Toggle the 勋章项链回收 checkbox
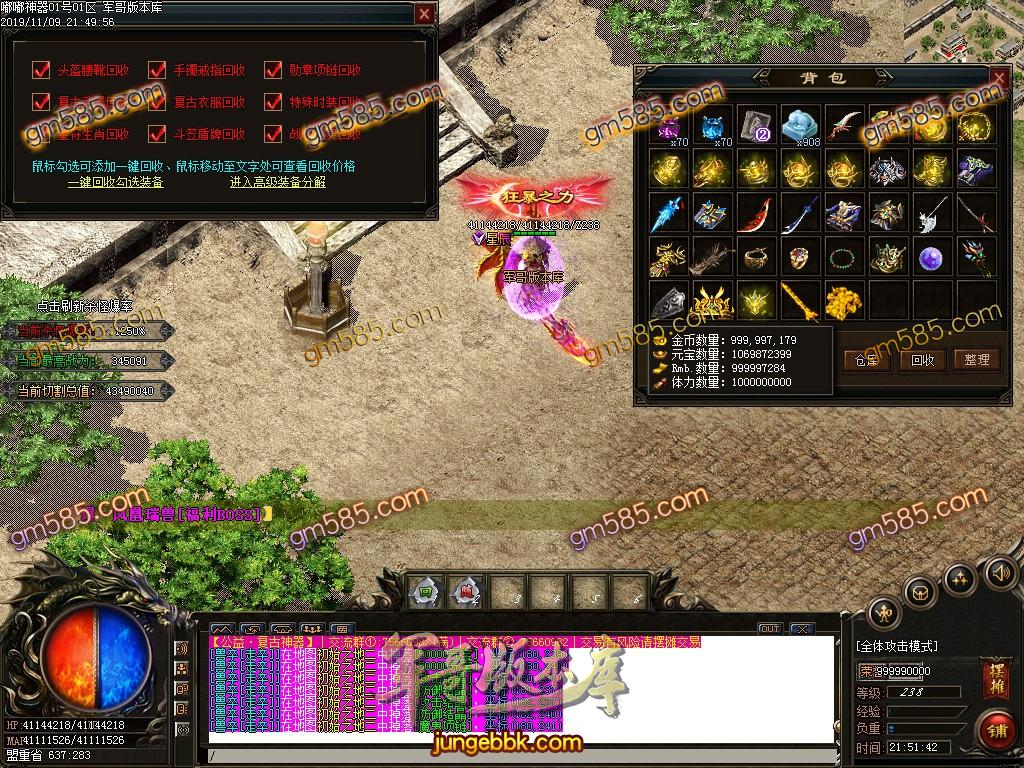Image resolution: width=1024 pixels, height=768 pixels. click(x=273, y=70)
